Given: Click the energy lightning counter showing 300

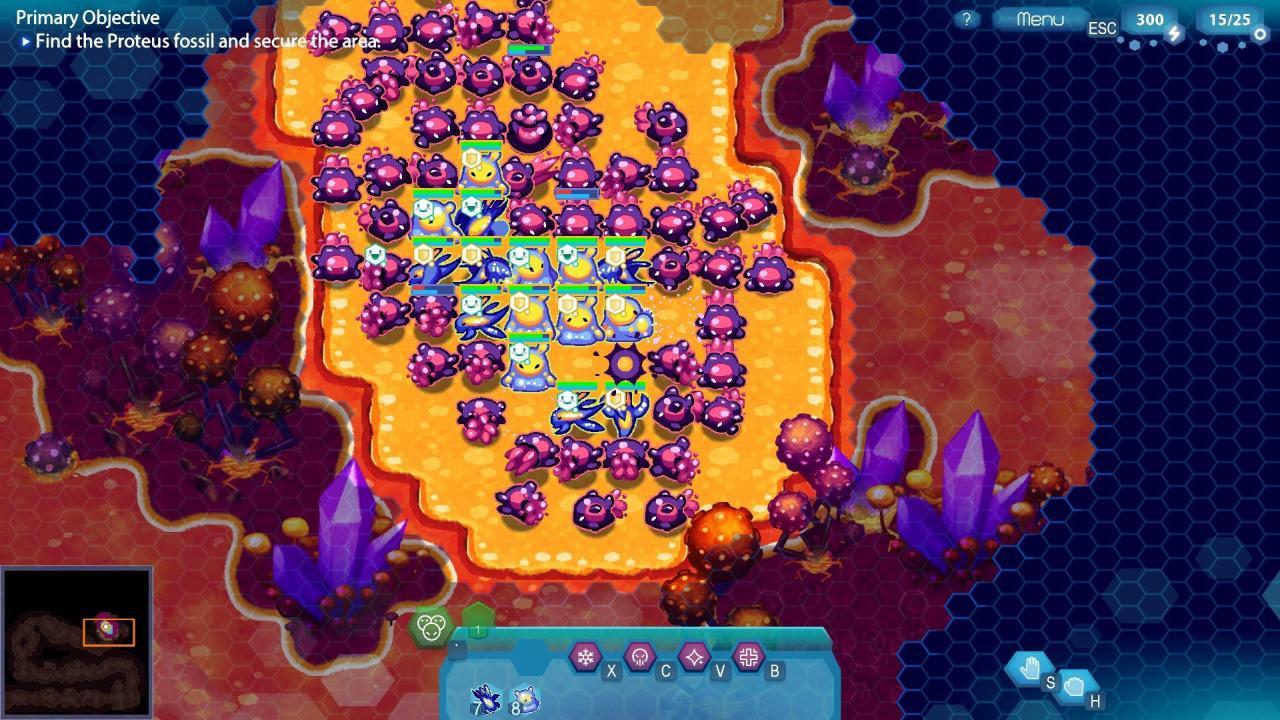Looking at the screenshot, I should (1150, 19).
